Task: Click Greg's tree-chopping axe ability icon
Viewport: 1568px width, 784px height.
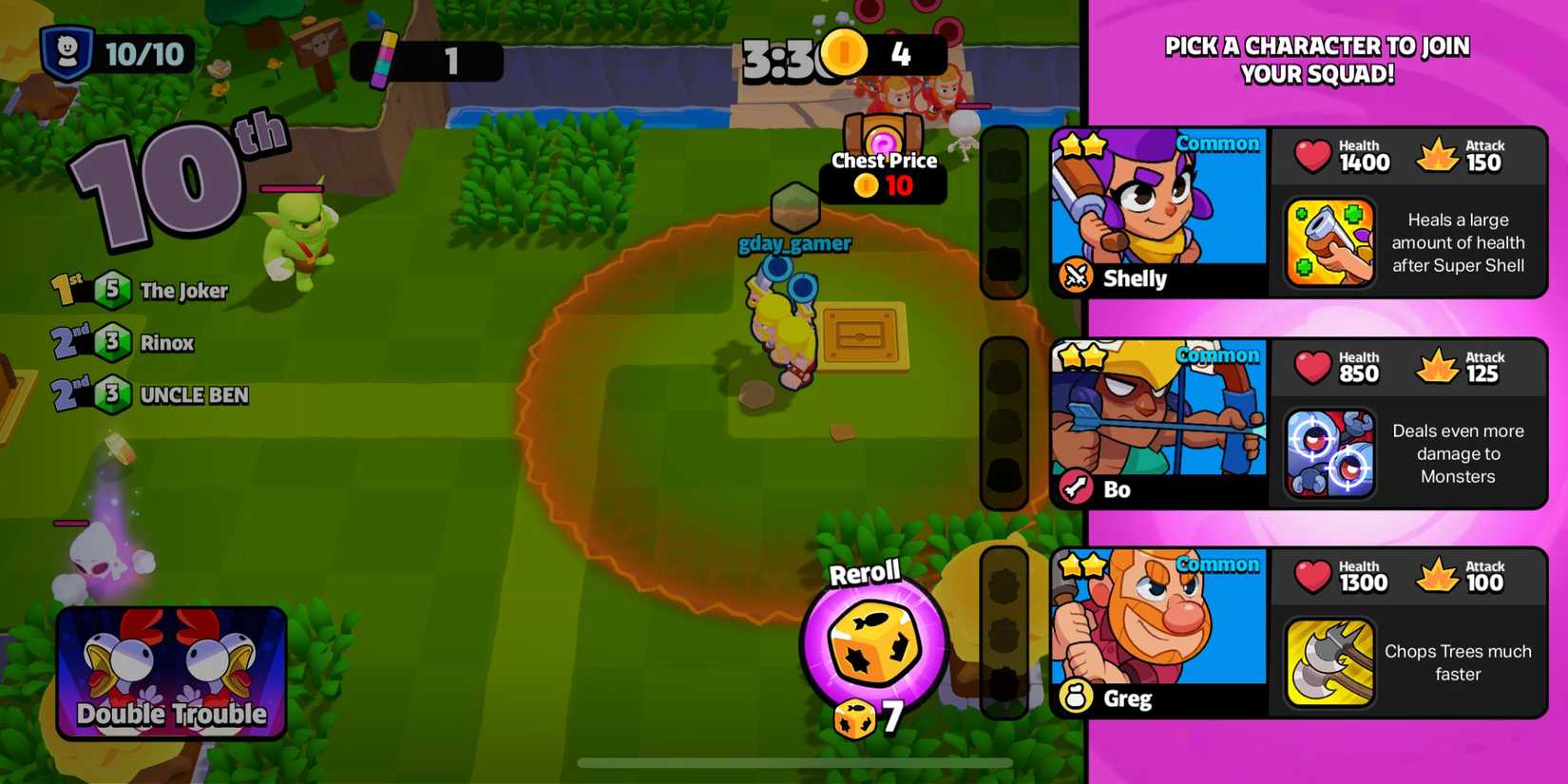Action: point(1329,662)
